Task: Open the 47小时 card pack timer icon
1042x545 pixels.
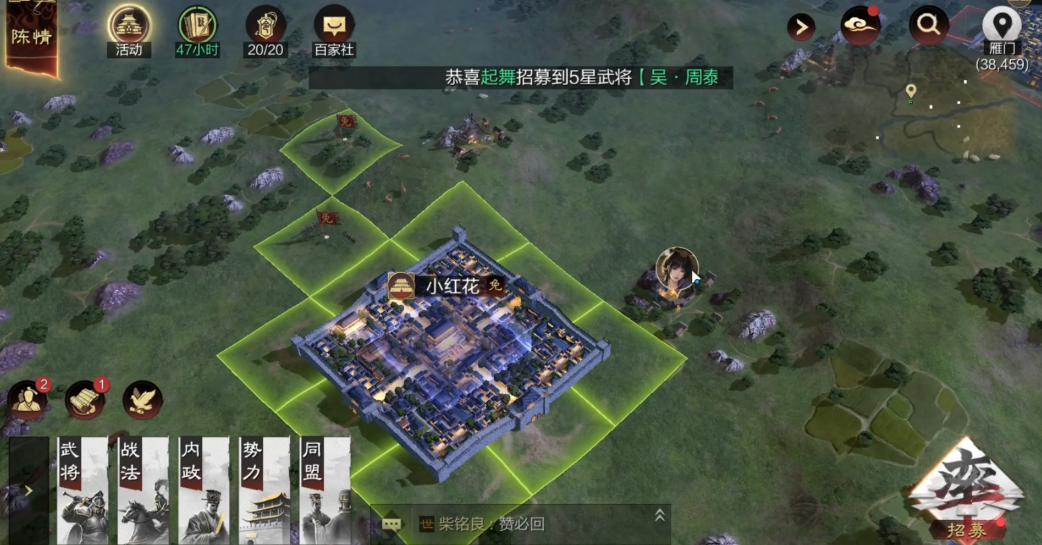Action: click(x=198, y=26)
